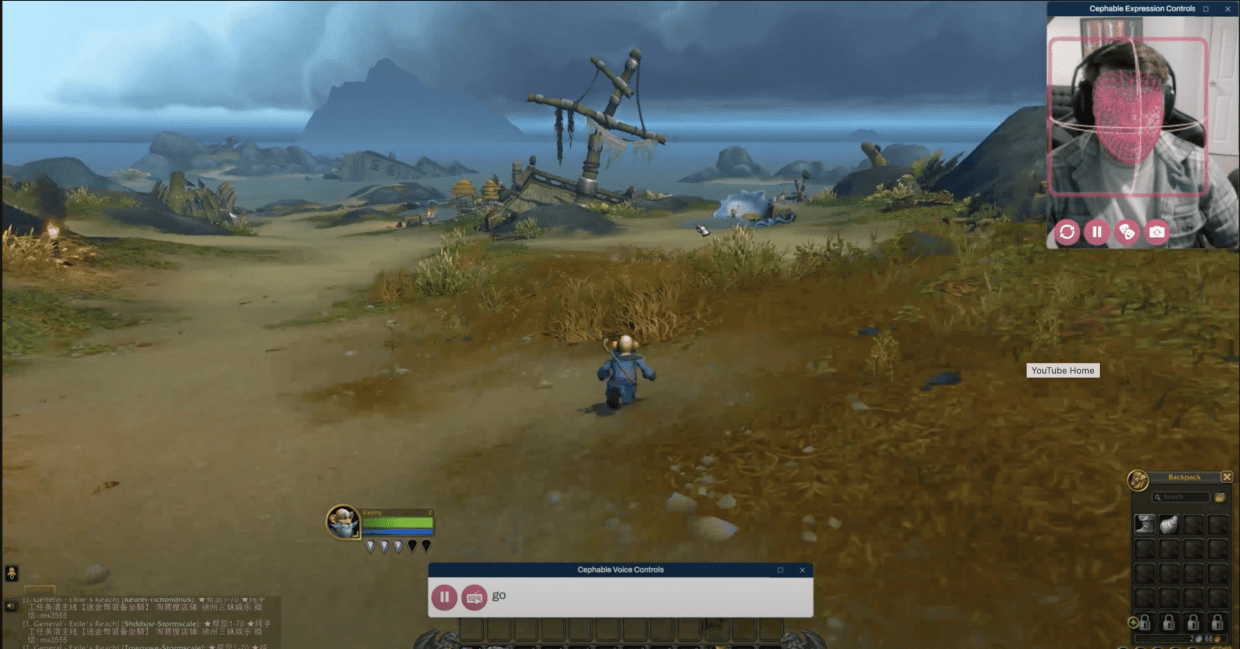Image resolution: width=1240 pixels, height=649 pixels.
Task: Open the keyboard button in Voice Controls
Action: [474, 597]
